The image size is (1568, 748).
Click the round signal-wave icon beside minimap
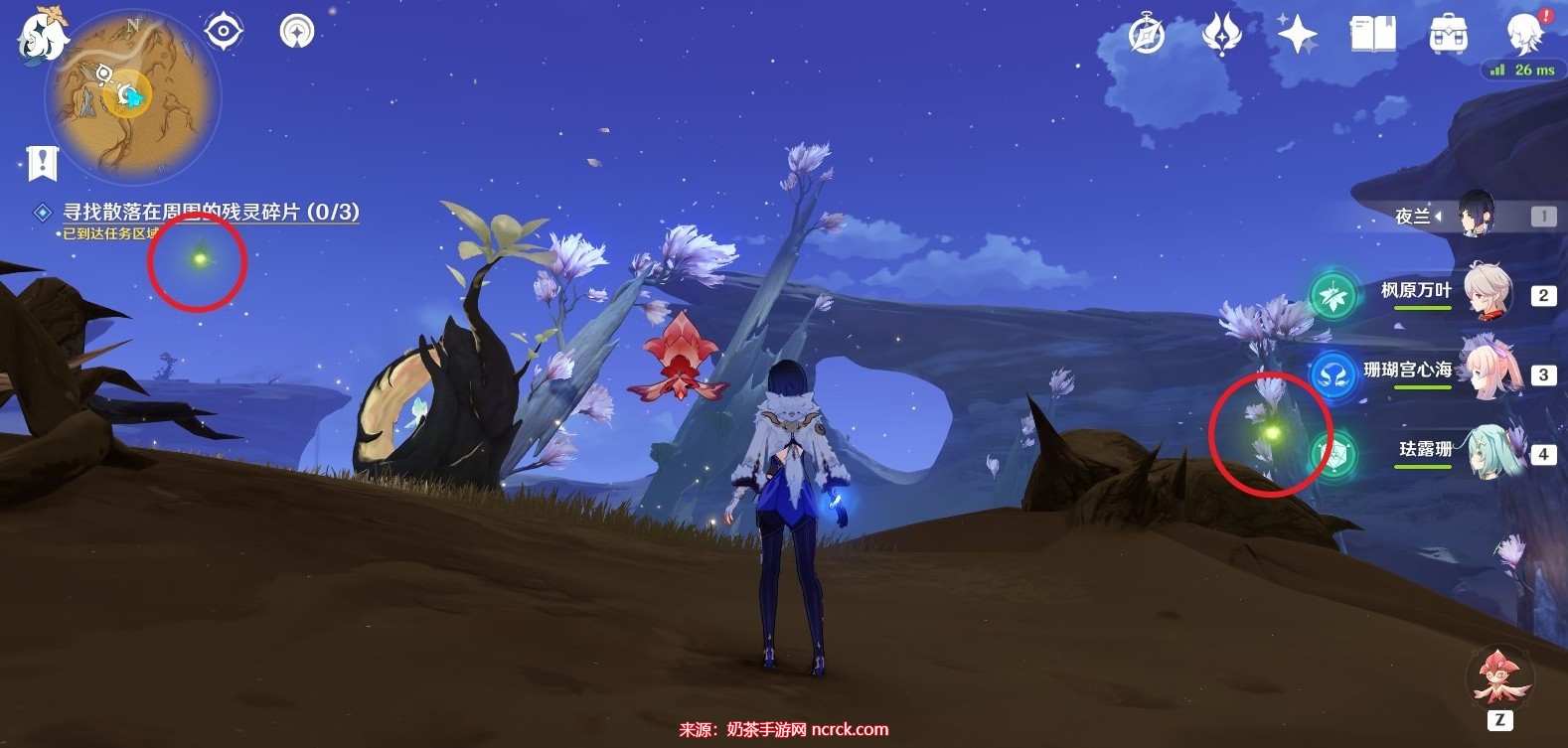click(296, 32)
